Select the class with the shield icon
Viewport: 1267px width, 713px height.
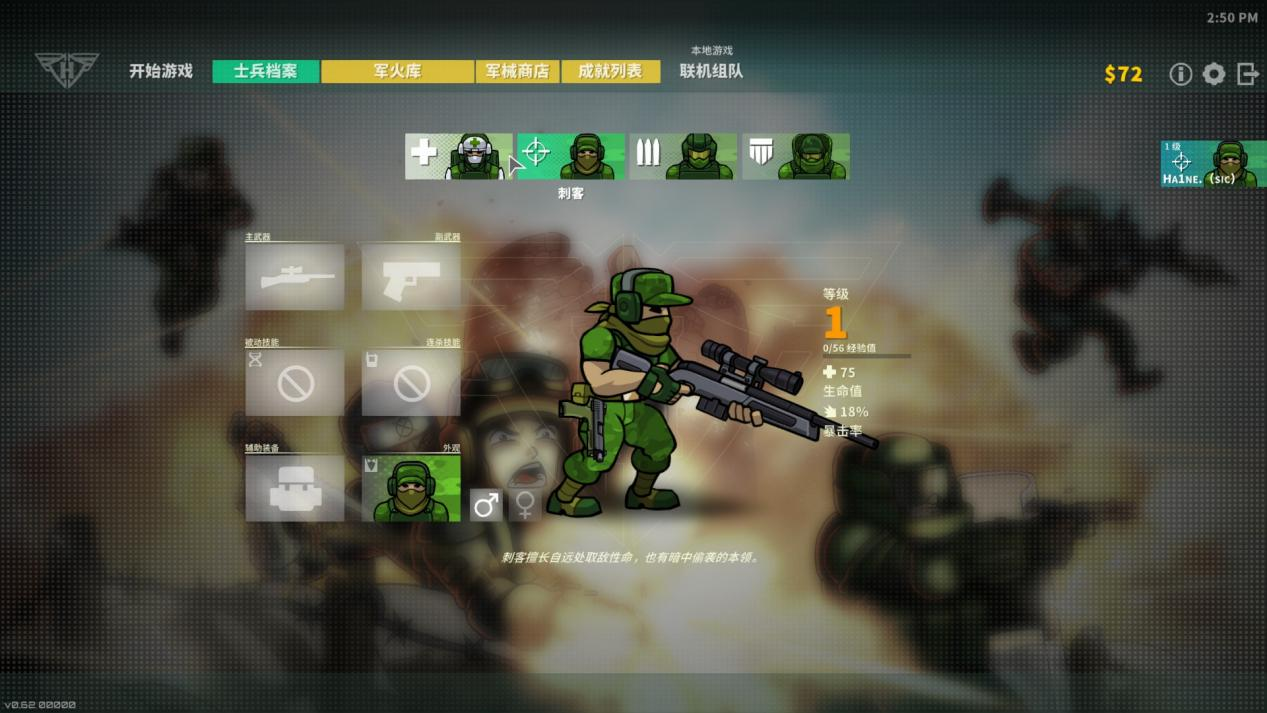796,156
